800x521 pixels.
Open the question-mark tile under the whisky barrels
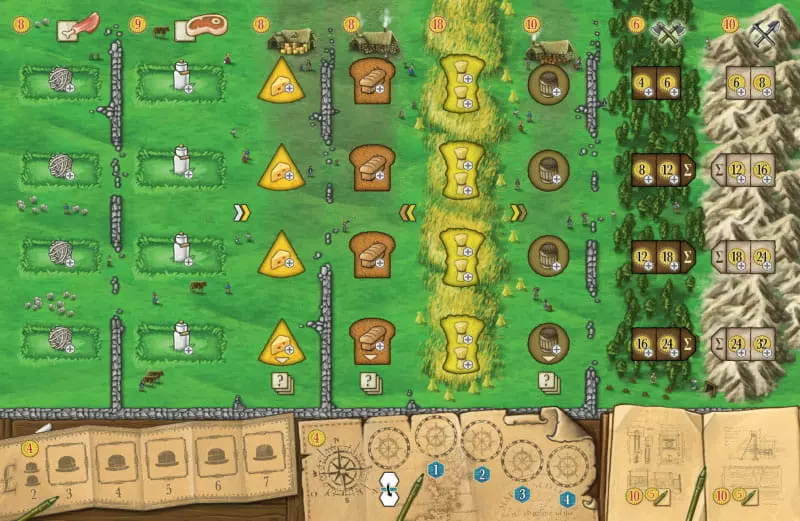(547, 381)
